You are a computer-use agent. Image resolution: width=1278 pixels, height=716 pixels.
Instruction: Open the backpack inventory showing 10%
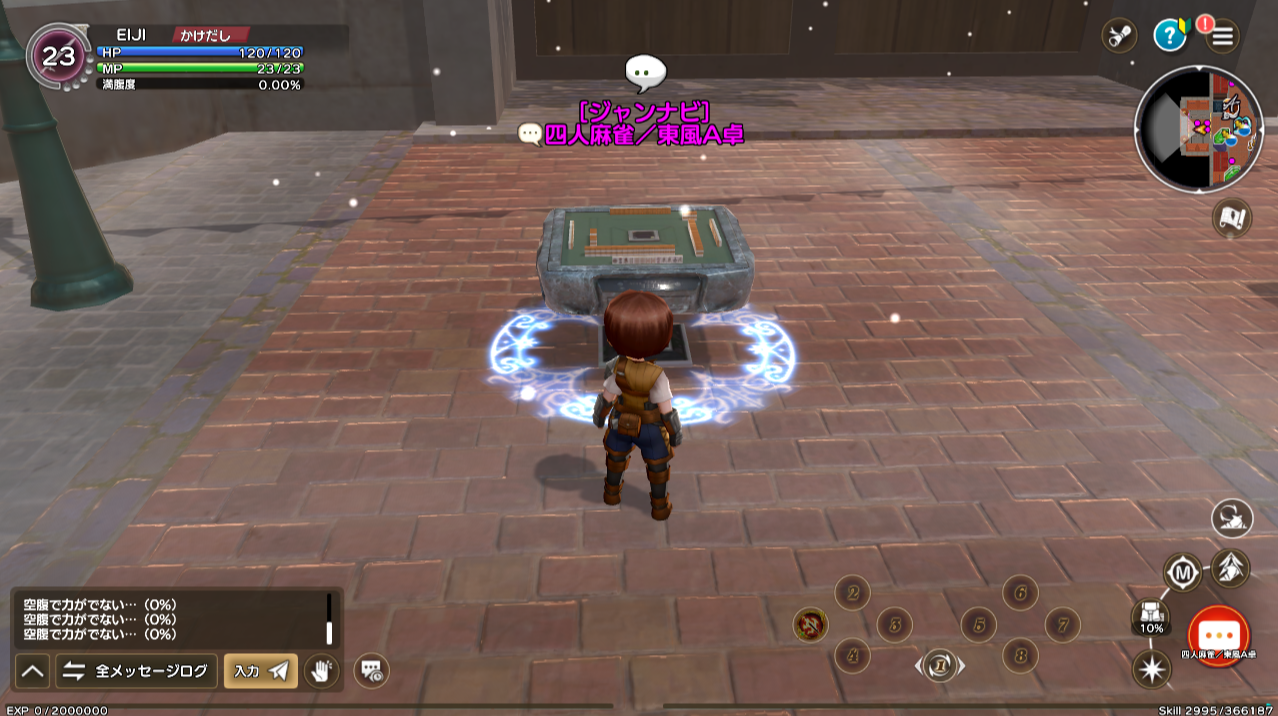[x=1151, y=617]
